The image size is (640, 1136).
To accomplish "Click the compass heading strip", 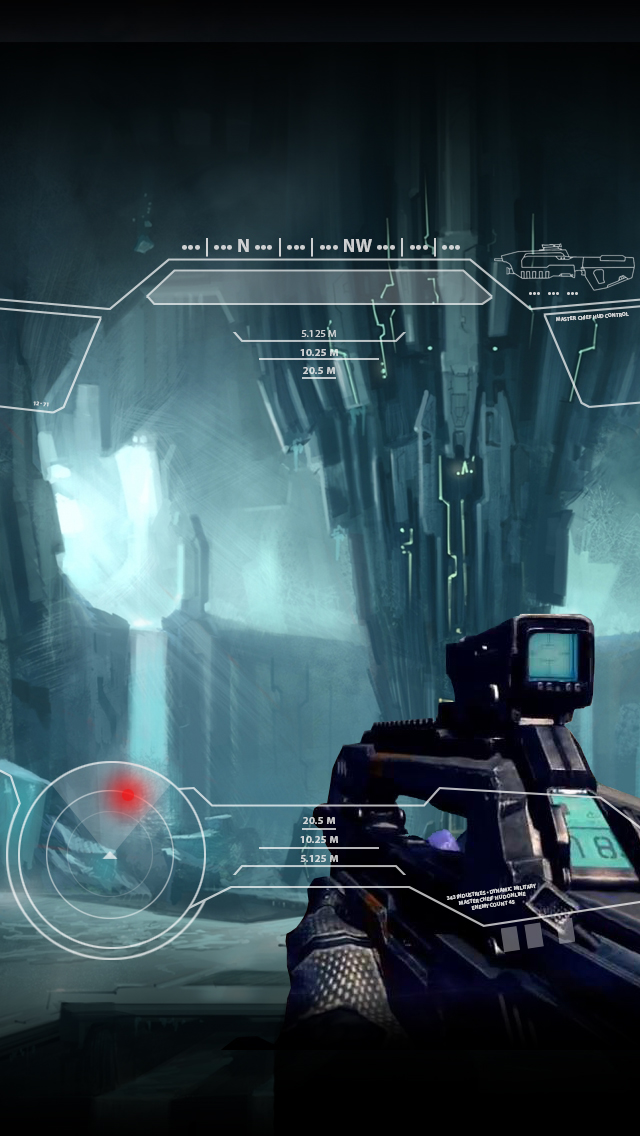I will [x=320, y=246].
